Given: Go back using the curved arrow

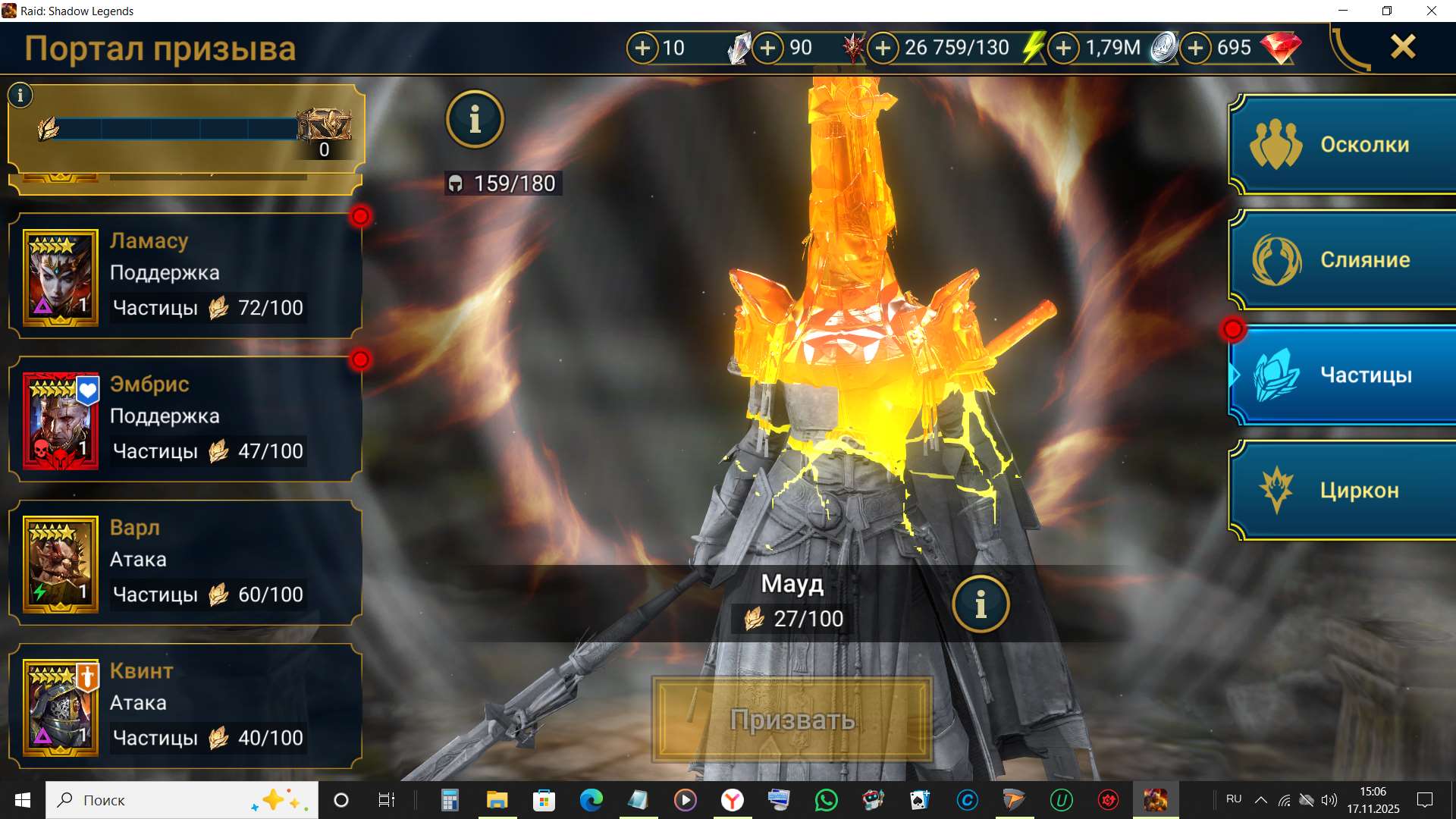Looking at the screenshot, I should [1350, 49].
